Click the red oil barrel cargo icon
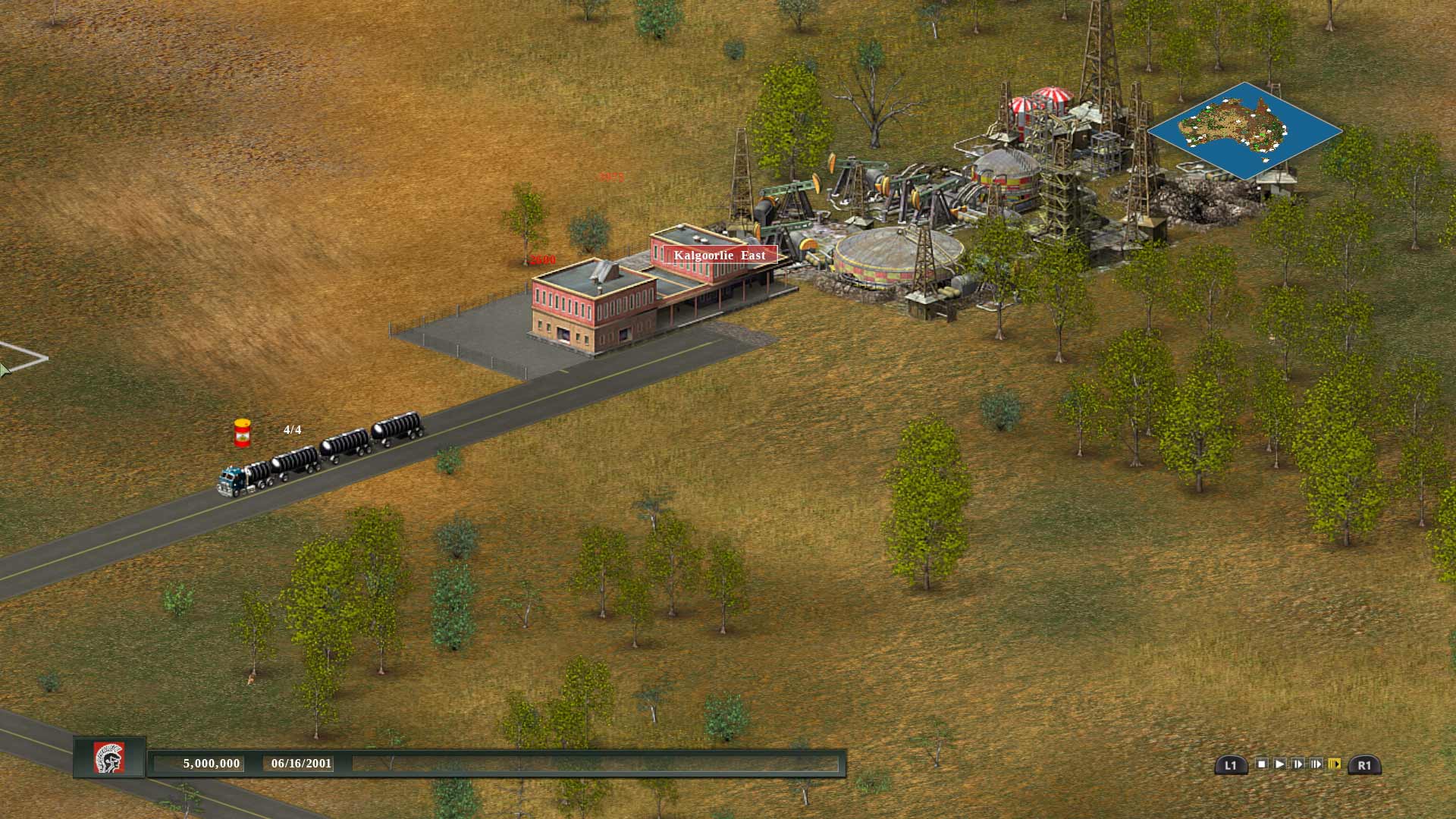This screenshot has height=819, width=1456. [242, 433]
